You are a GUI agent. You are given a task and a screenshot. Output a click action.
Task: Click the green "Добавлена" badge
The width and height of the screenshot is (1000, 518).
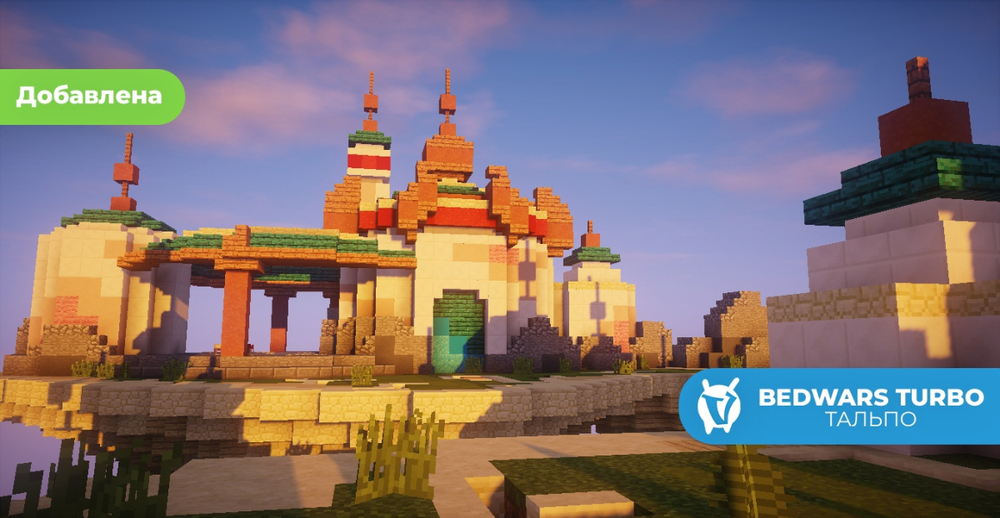coord(89,97)
